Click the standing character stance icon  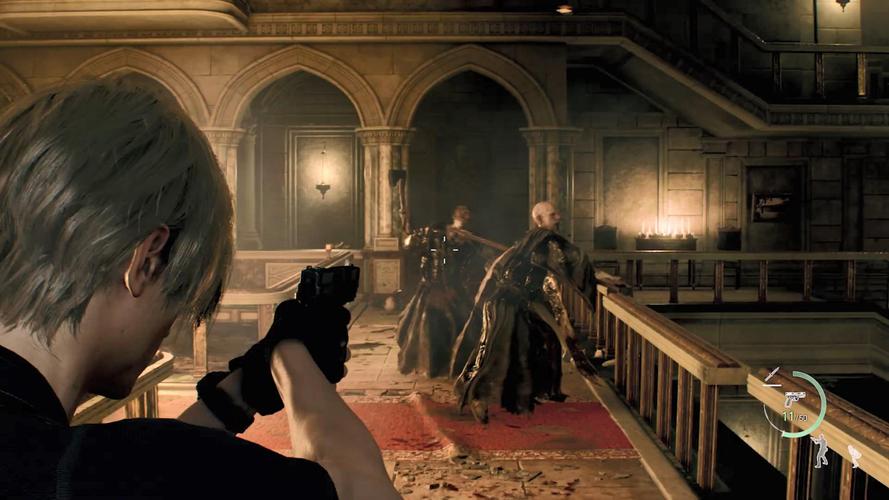(x=821, y=451)
